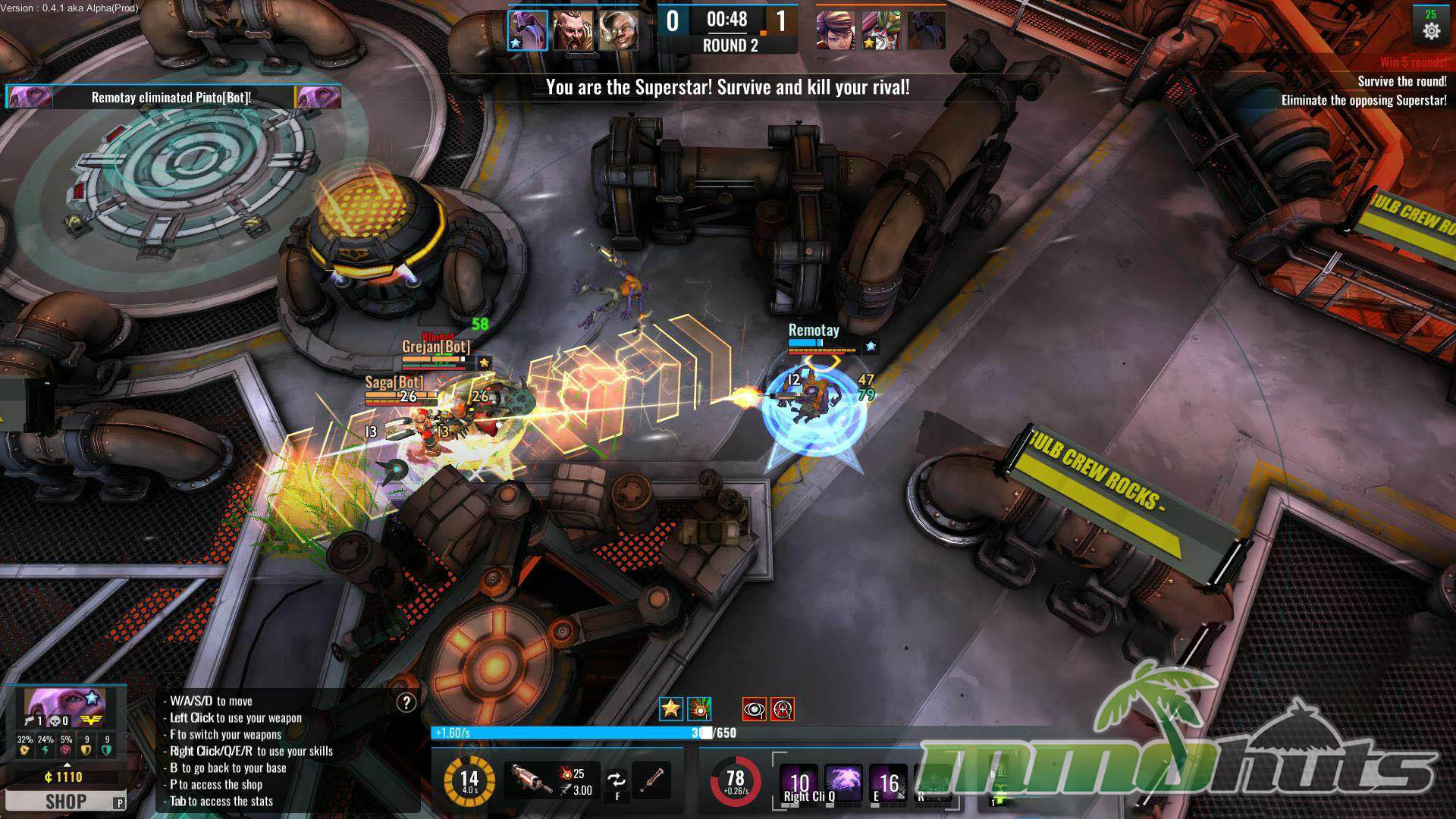Select the bearded teammate portrait
The height and width of the screenshot is (819, 1456).
pos(573,30)
